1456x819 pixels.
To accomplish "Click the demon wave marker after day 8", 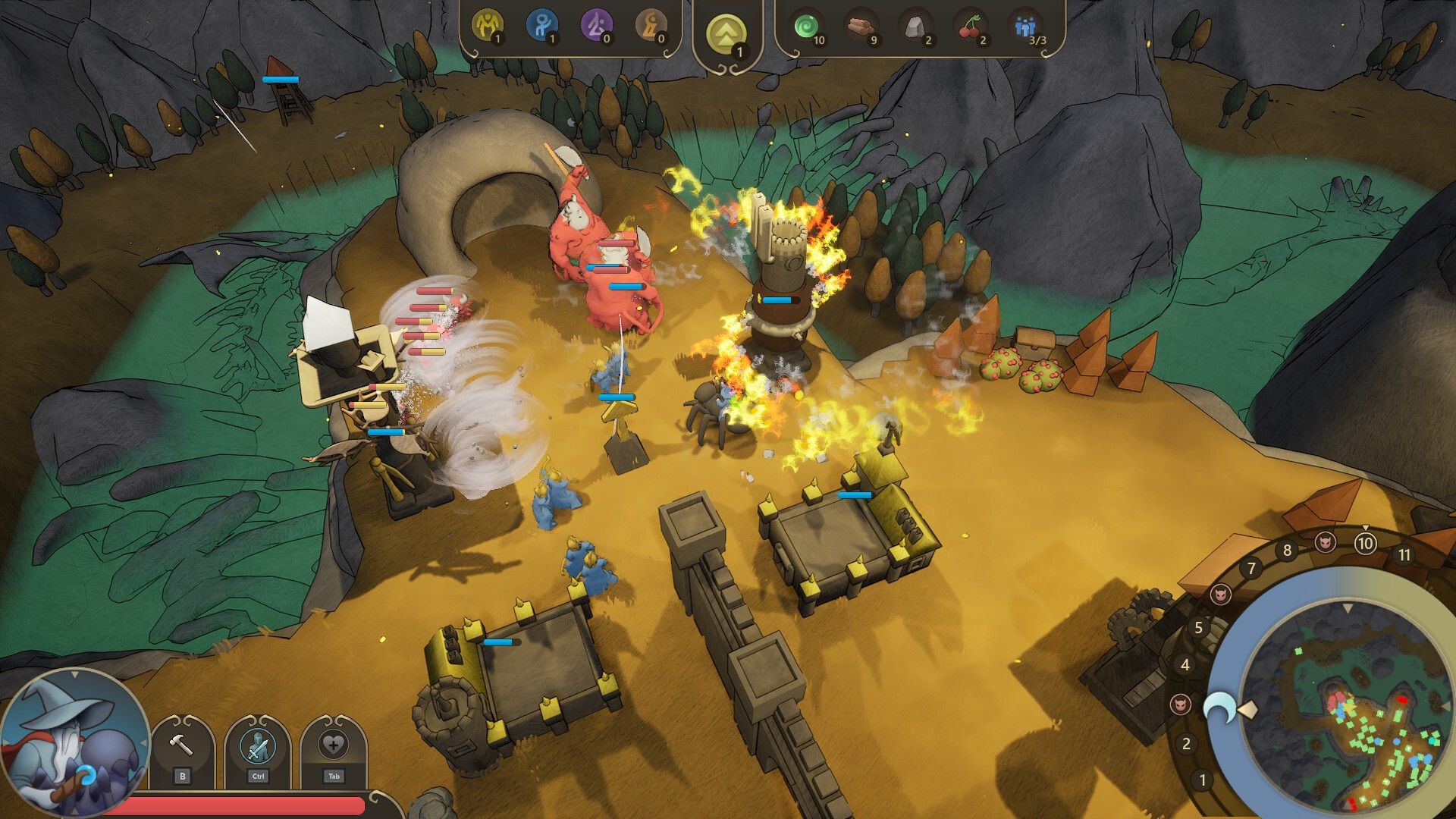I will [1325, 541].
